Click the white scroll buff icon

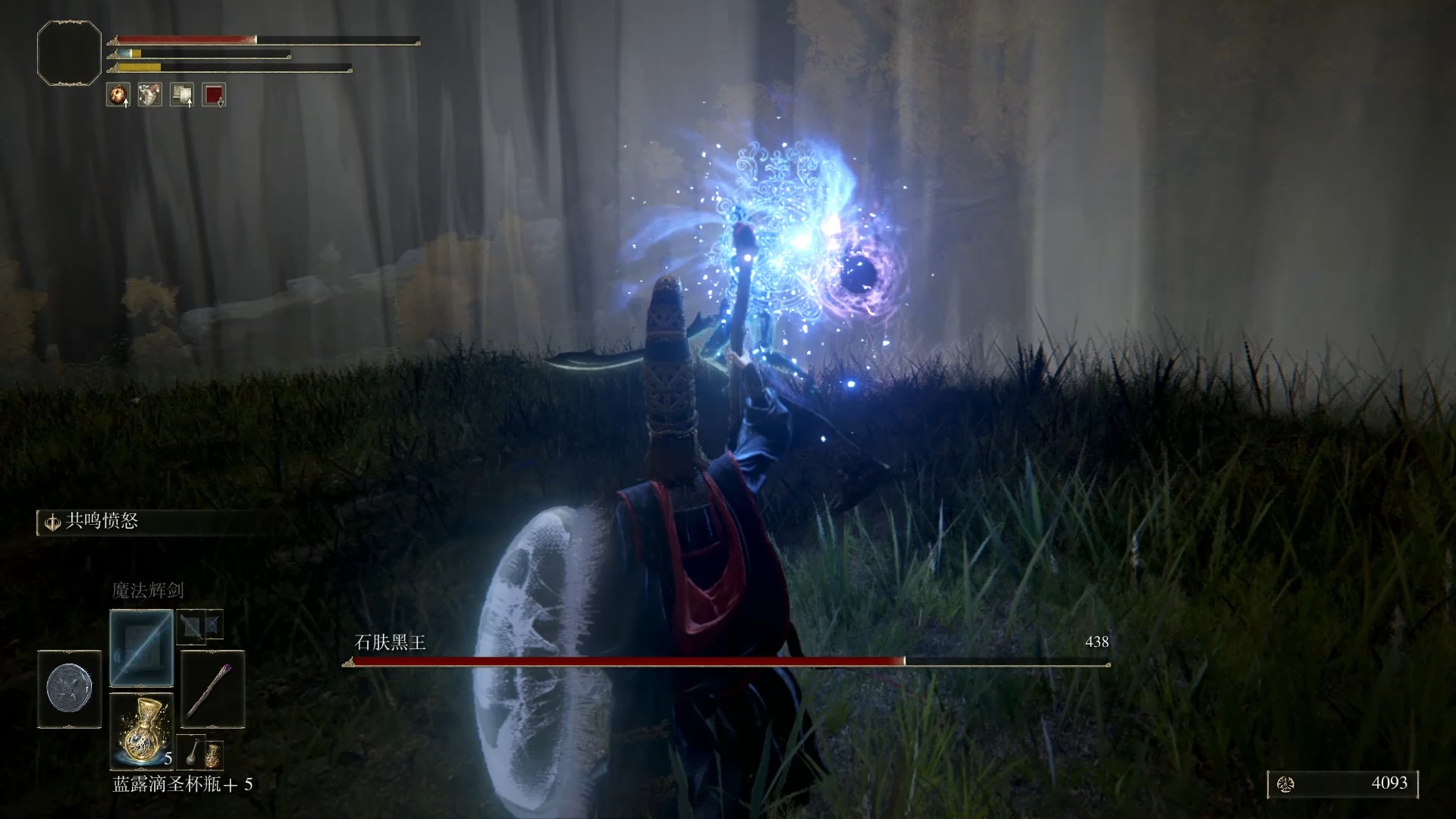pyautogui.click(x=182, y=95)
